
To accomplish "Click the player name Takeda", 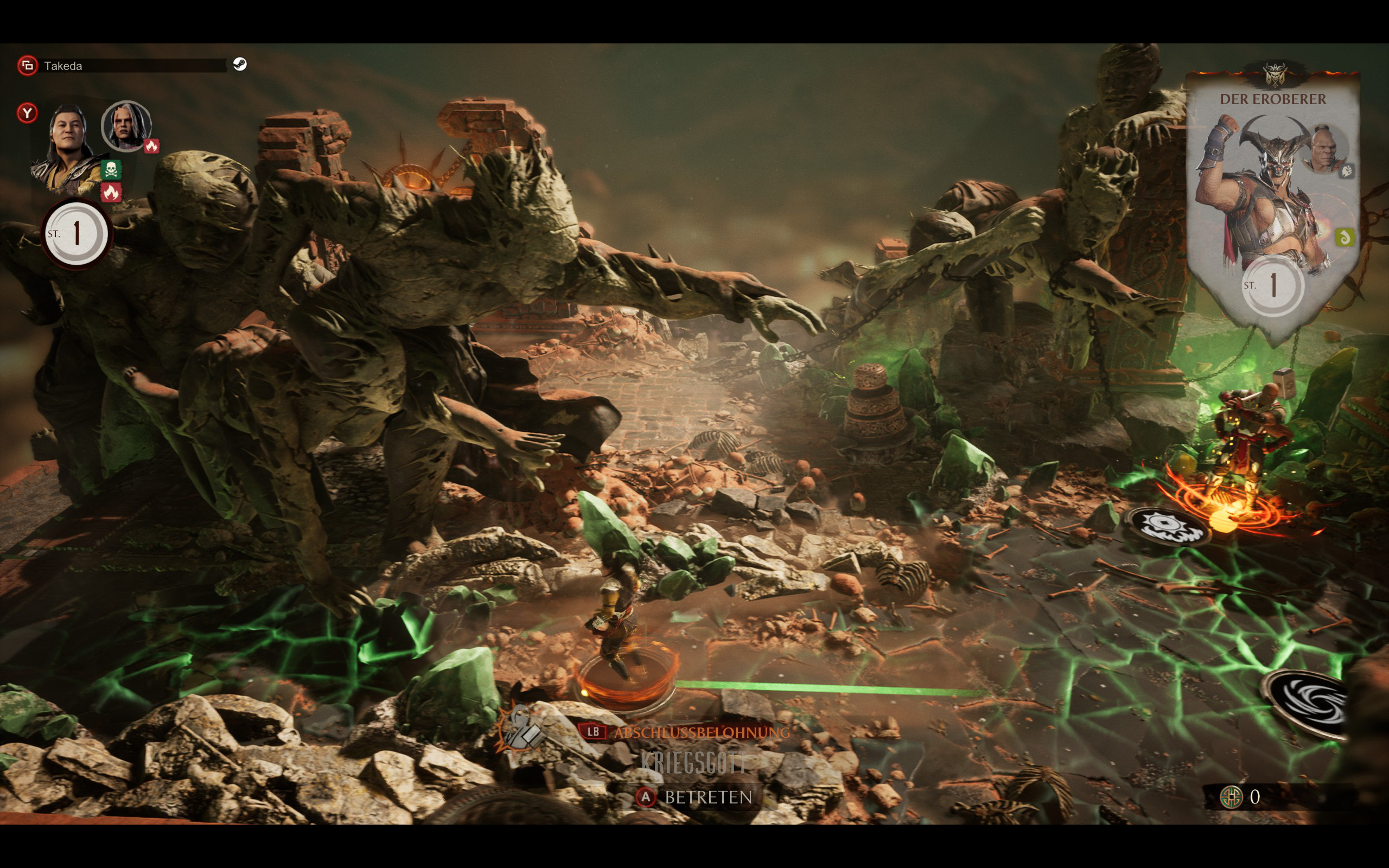I will coord(63,66).
